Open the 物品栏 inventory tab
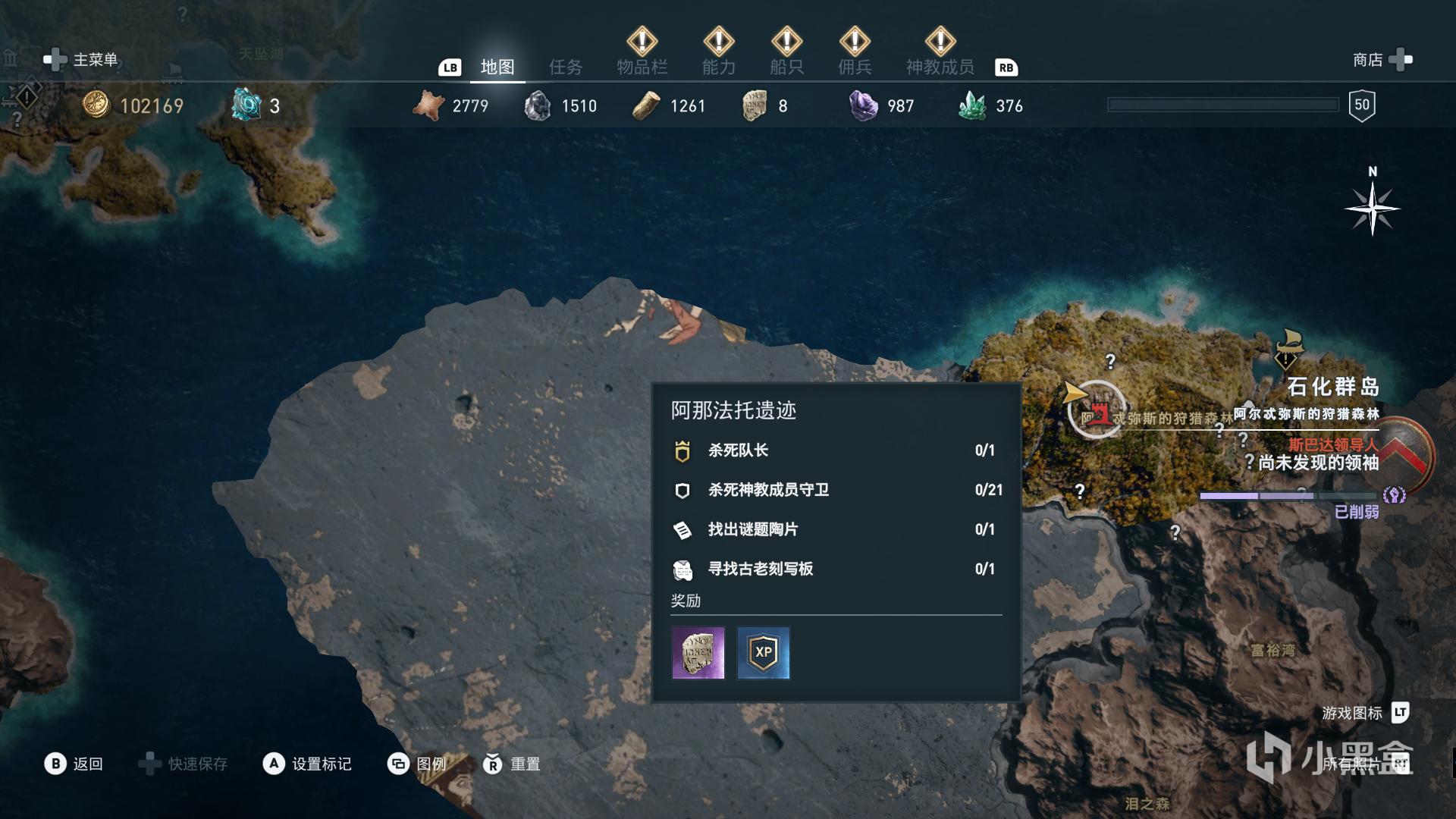 [642, 67]
